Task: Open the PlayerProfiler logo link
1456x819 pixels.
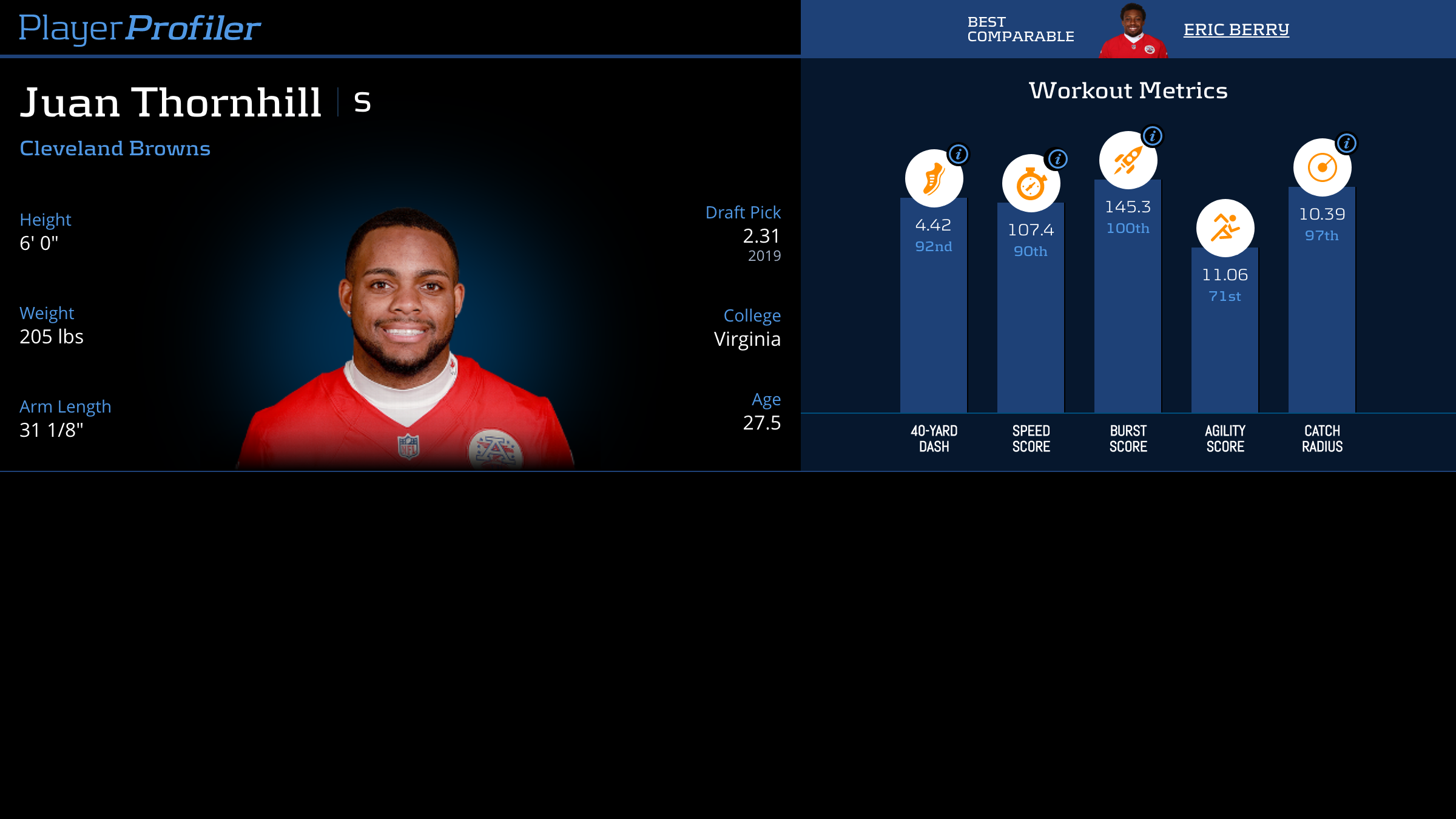Action: coord(140,29)
